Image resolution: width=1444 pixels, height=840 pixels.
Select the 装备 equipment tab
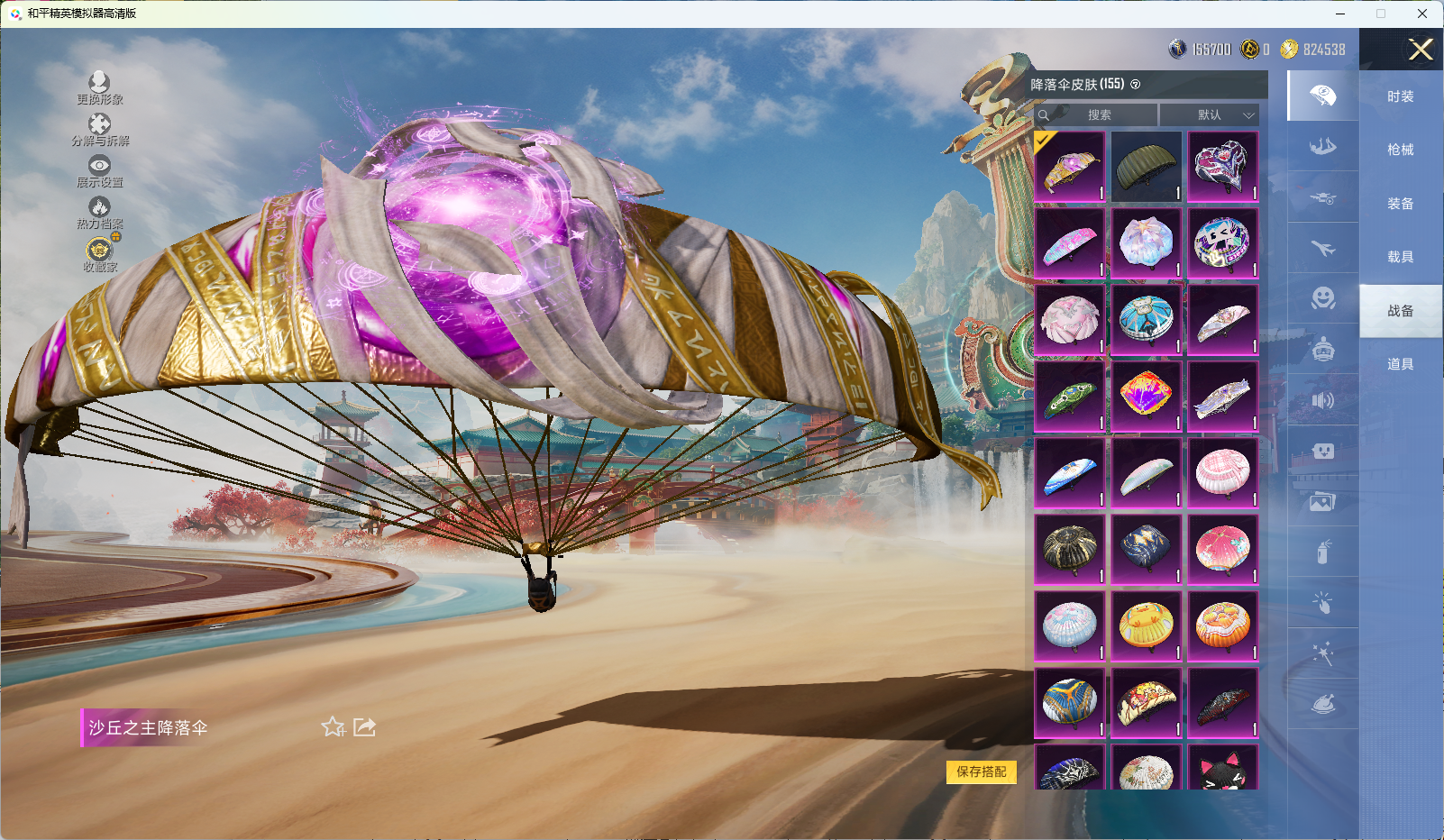[1400, 204]
